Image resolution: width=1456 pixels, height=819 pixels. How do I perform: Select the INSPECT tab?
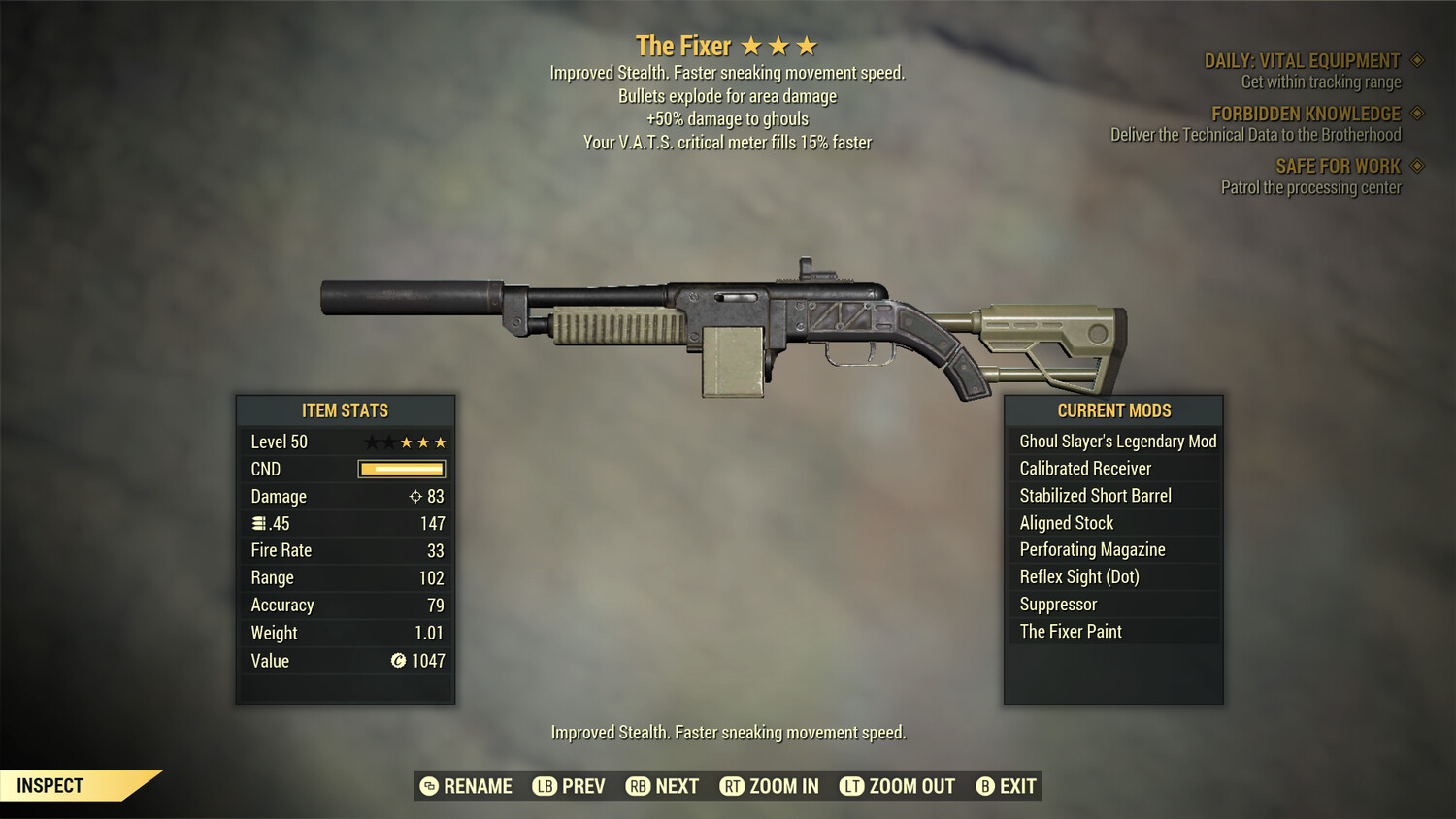(x=50, y=785)
